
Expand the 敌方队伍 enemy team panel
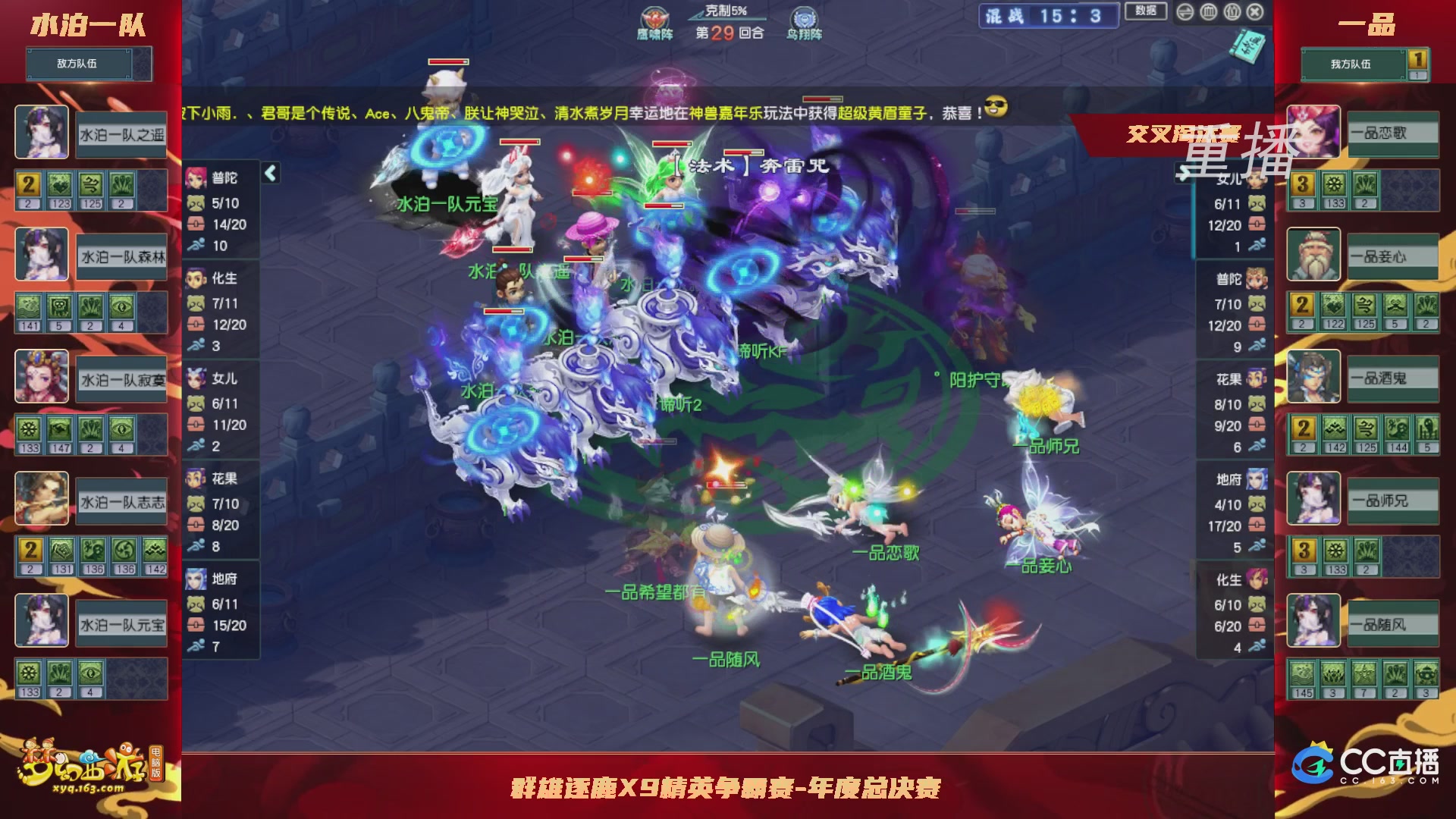[x=81, y=64]
